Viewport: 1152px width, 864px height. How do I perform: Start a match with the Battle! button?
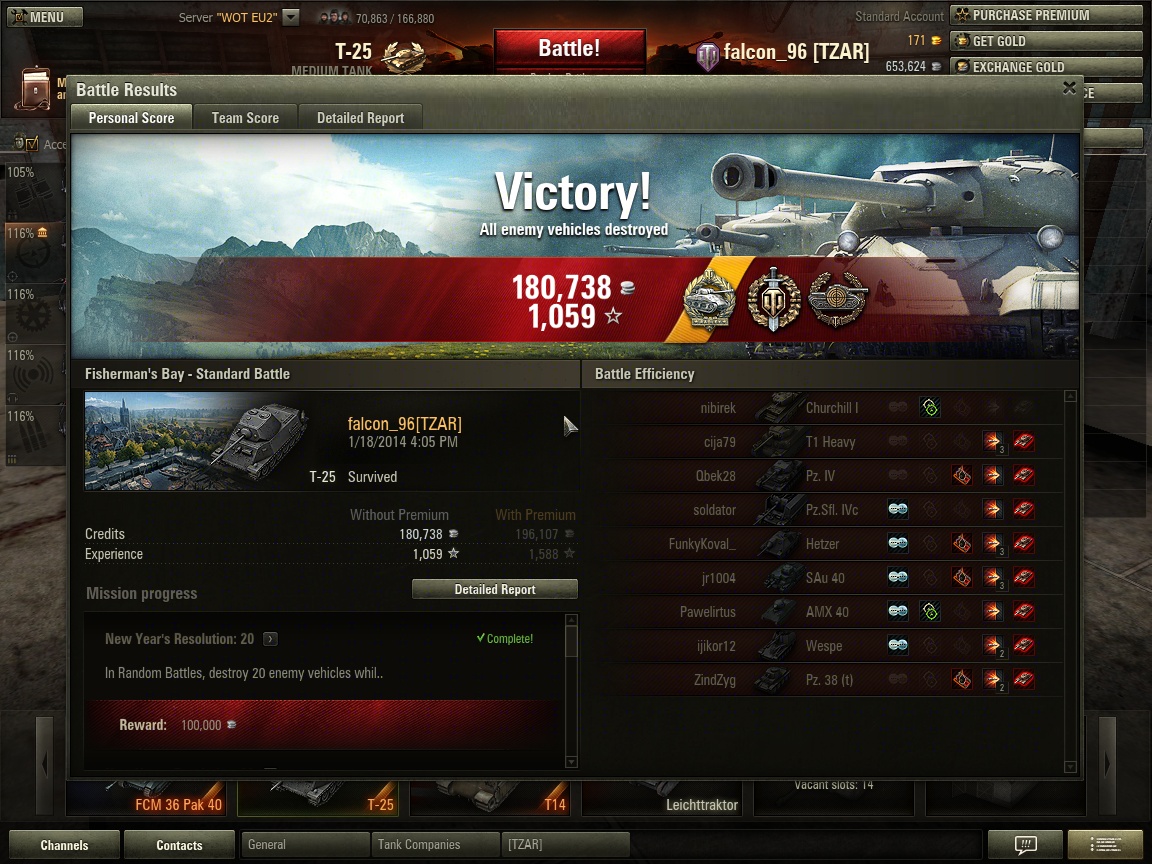569,49
